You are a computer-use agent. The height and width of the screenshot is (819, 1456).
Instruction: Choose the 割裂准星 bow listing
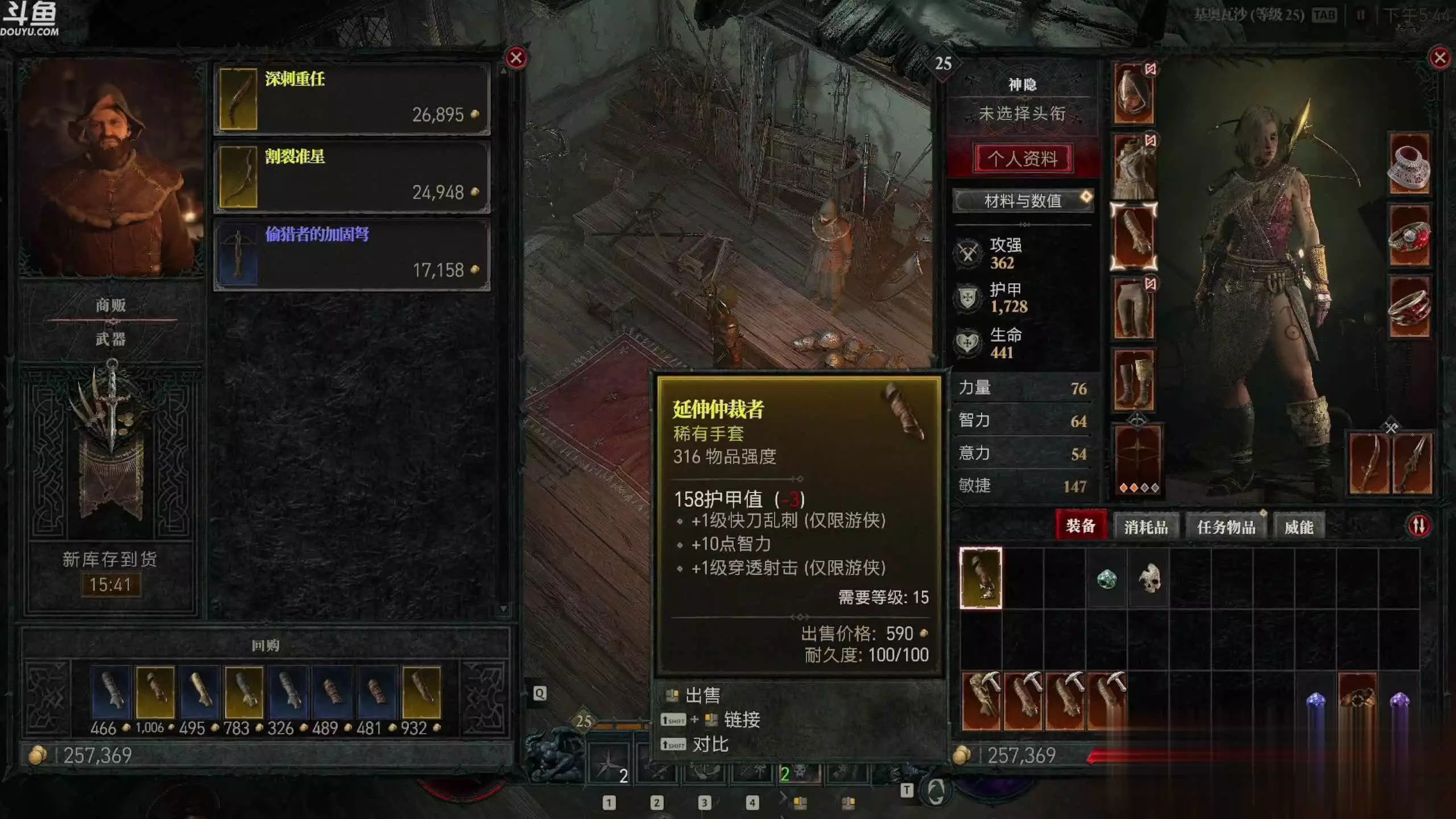point(351,177)
